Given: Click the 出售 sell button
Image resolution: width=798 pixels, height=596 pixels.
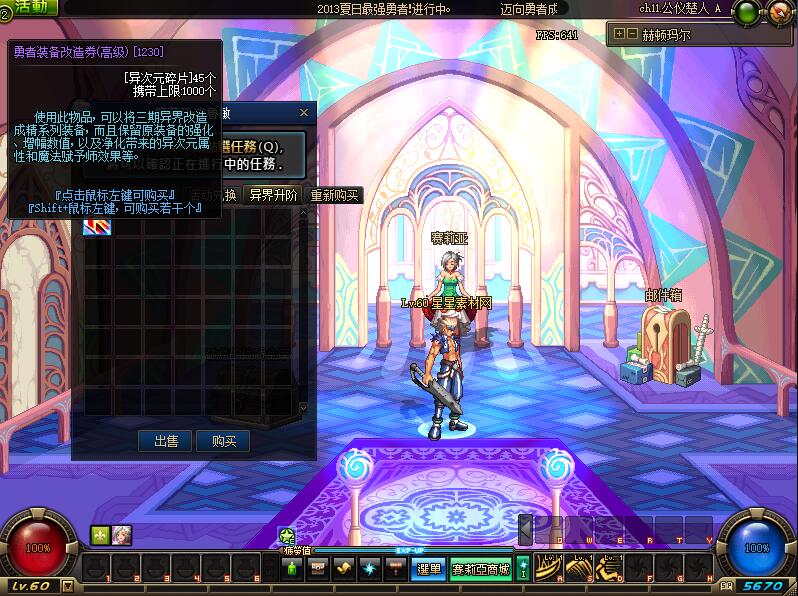Looking at the screenshot, I should (165, 441).
